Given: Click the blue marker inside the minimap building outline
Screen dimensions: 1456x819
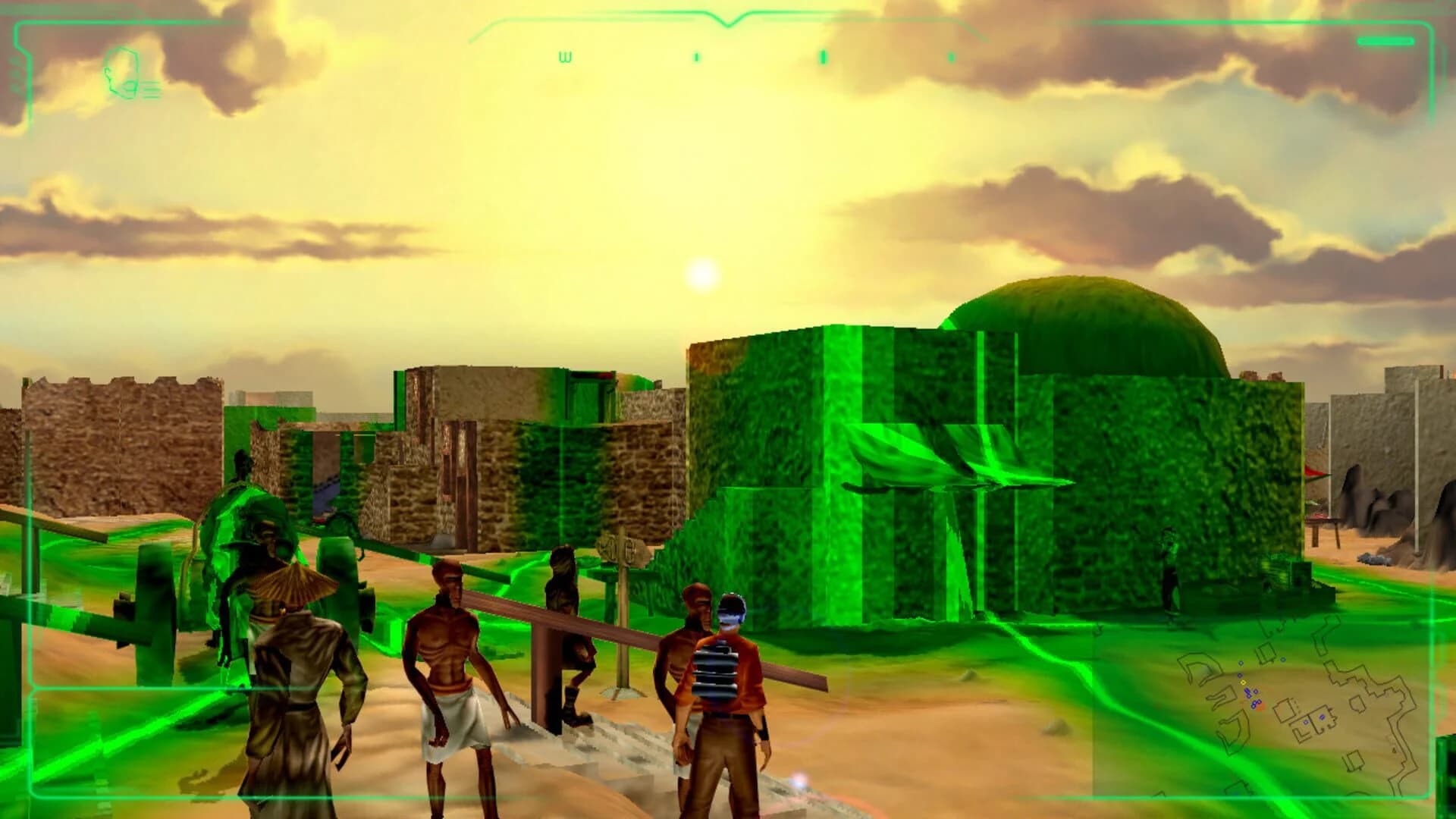Looking at the screenshot, I should (1323, 716).
